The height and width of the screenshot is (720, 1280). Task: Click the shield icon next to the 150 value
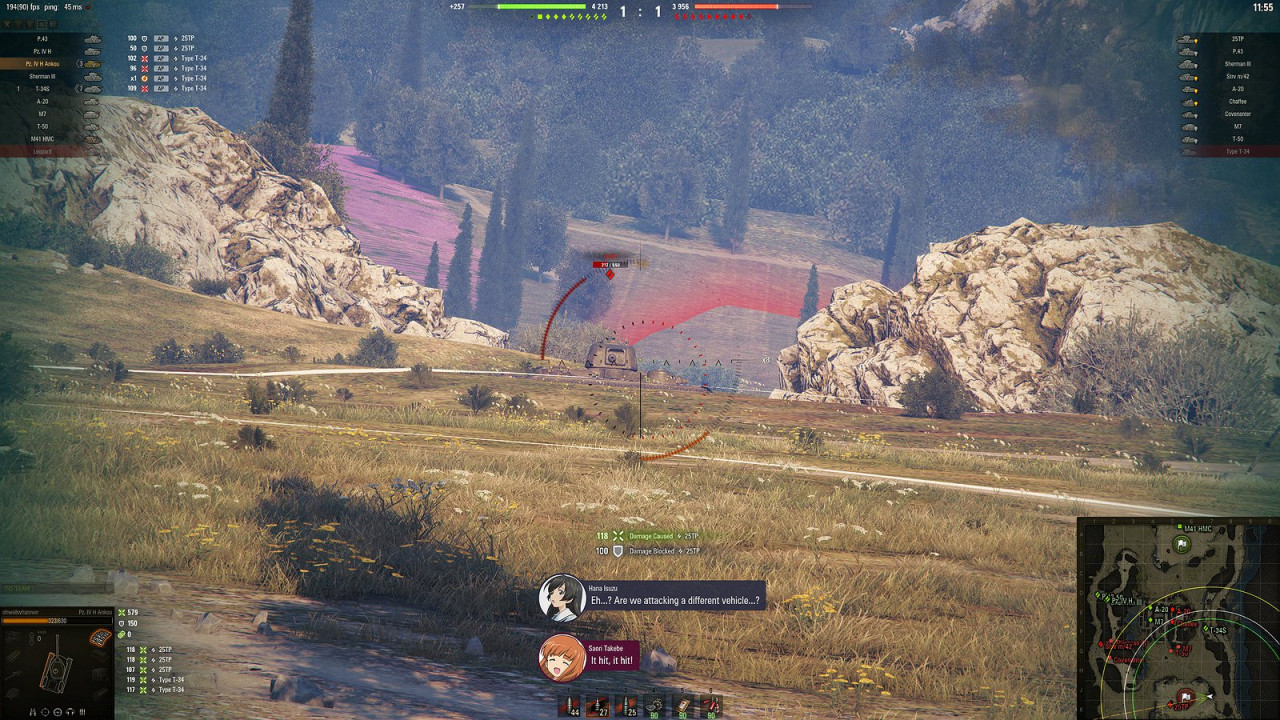(x=121, y=623)
